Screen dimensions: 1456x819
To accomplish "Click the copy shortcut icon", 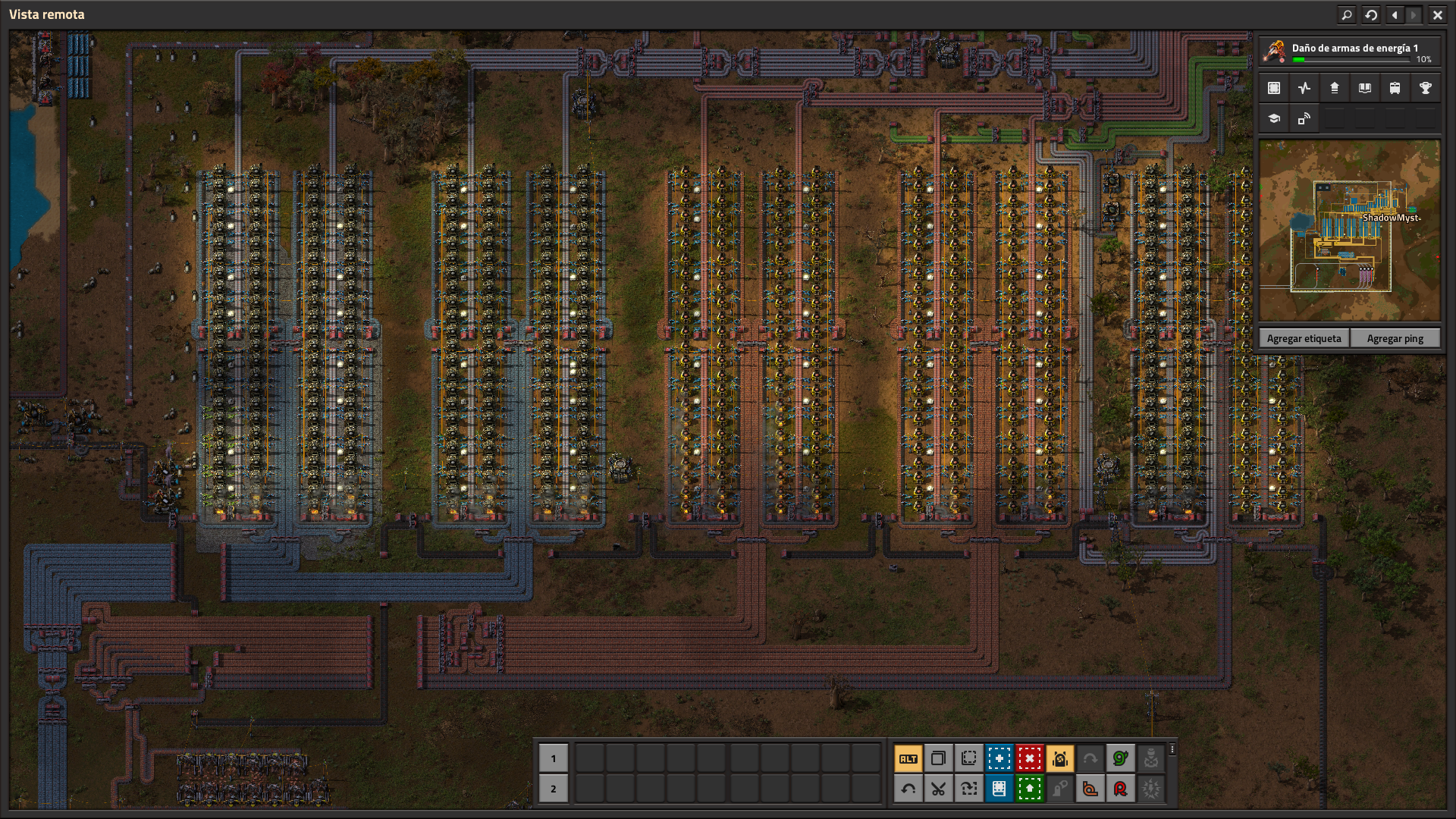I will click(940, 758).
